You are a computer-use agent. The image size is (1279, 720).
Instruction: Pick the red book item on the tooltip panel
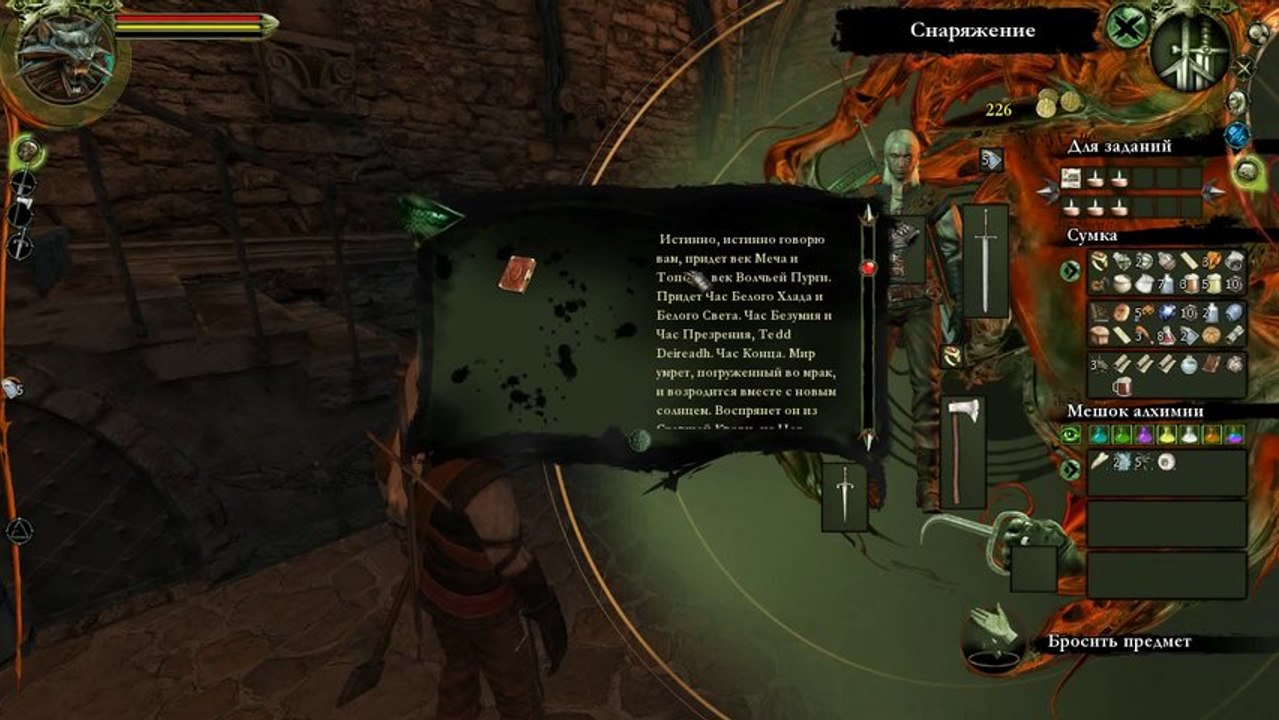tap(517, 272)
